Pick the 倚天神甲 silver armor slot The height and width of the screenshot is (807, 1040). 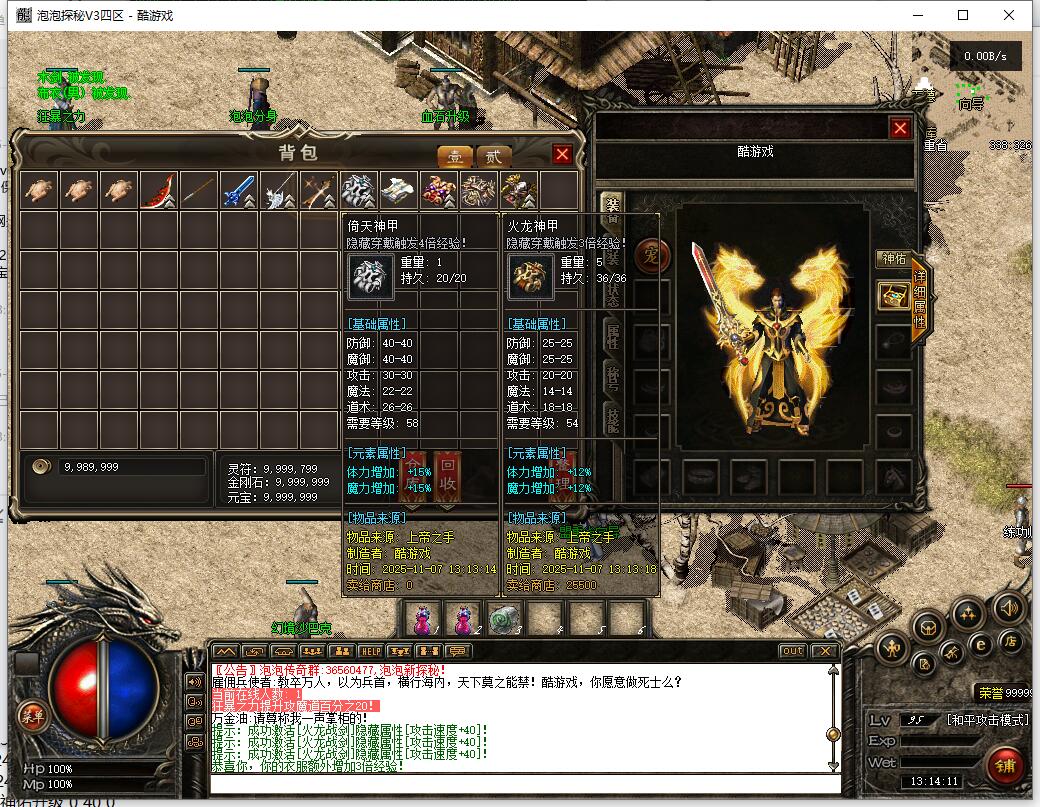[x=359, y=190]
